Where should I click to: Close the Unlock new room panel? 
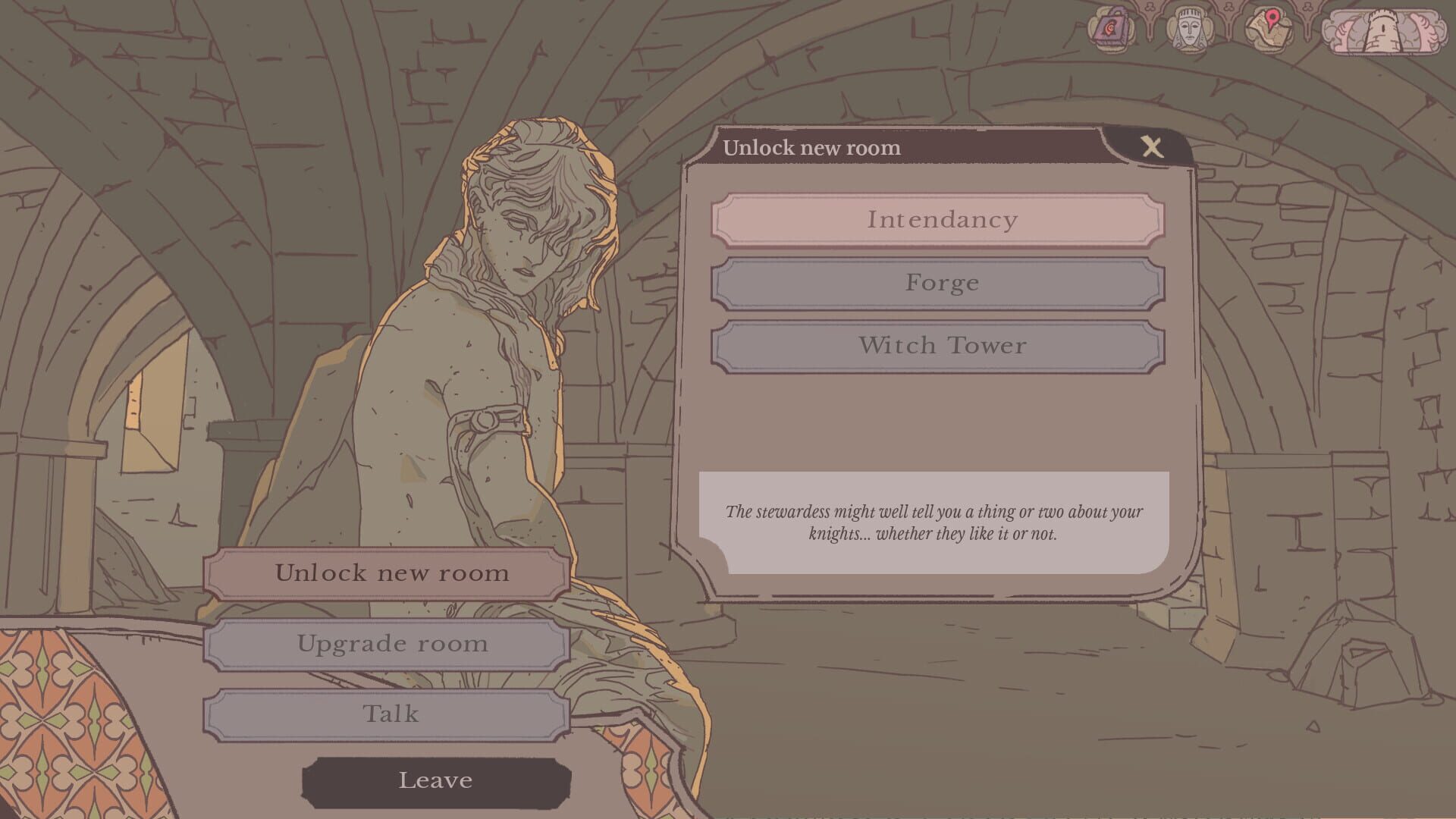1153,147
